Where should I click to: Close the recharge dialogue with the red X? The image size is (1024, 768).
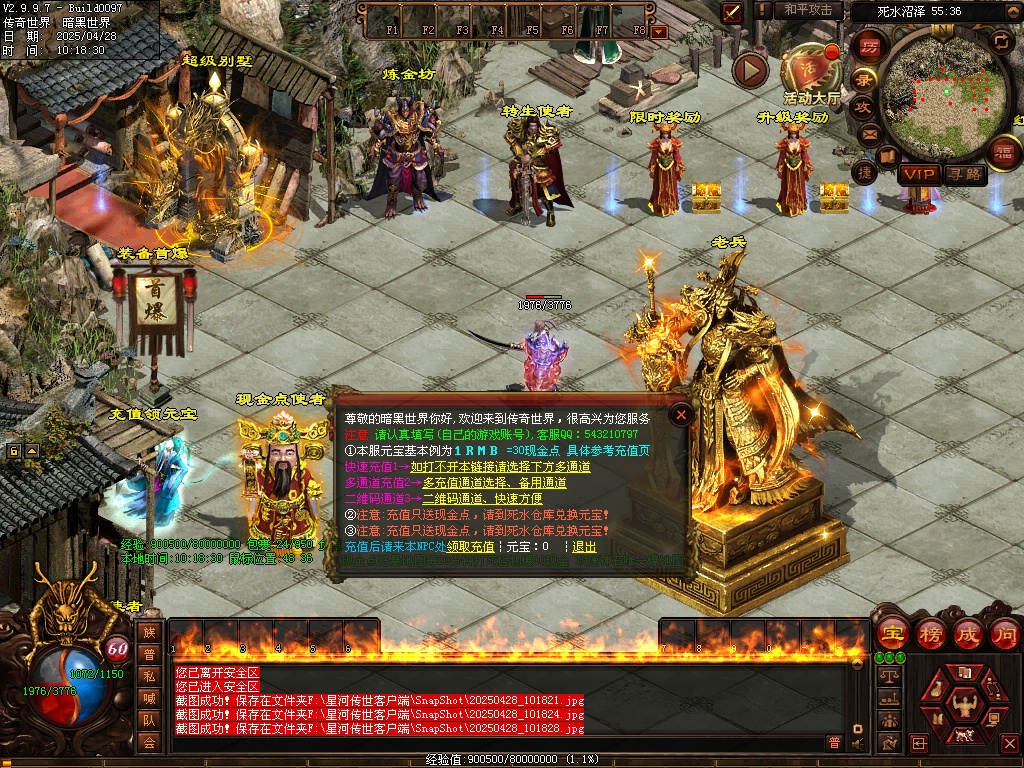pyautogui.click(x=681, y=414)
